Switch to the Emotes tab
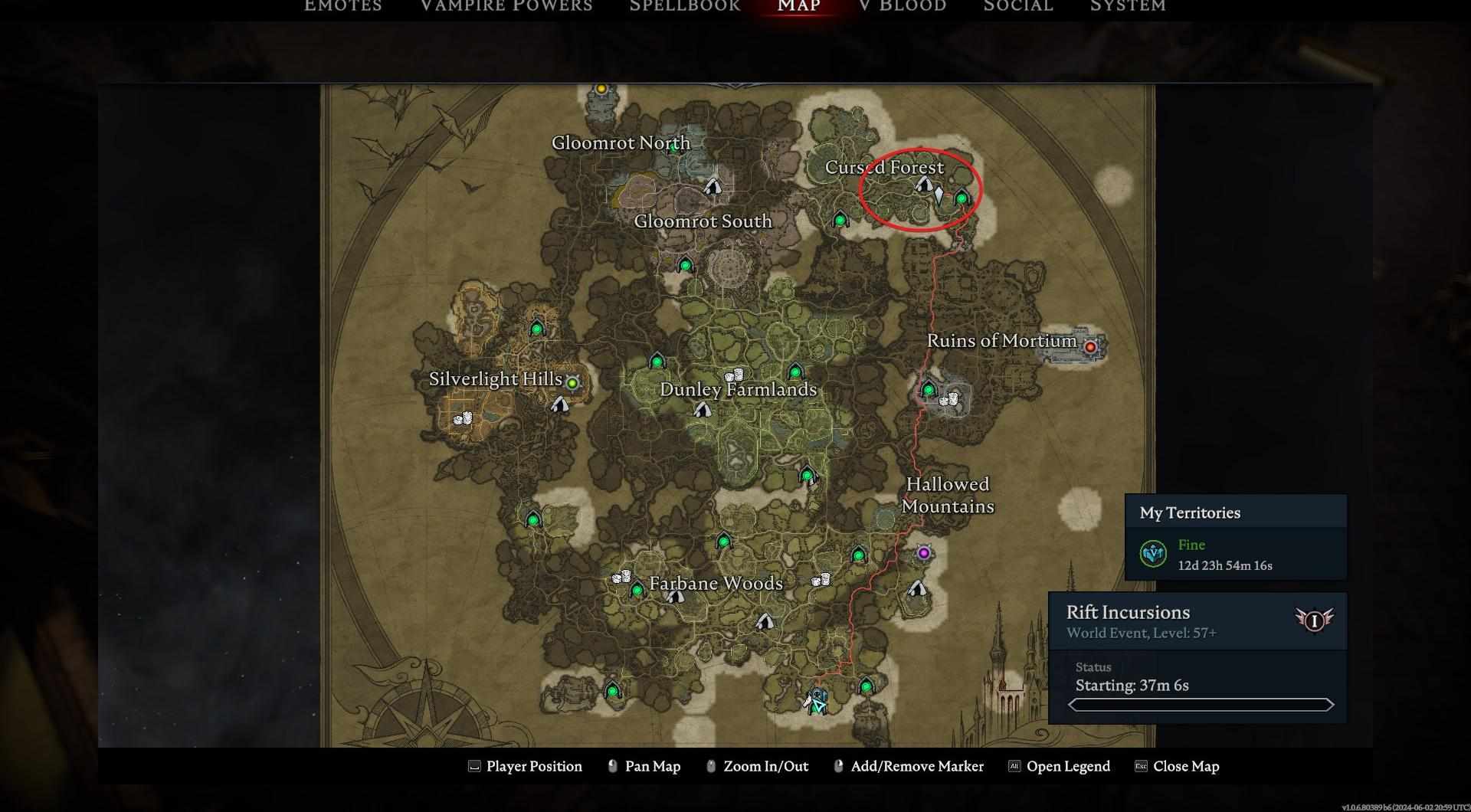 pyautogui.click(x=342, y=6)
